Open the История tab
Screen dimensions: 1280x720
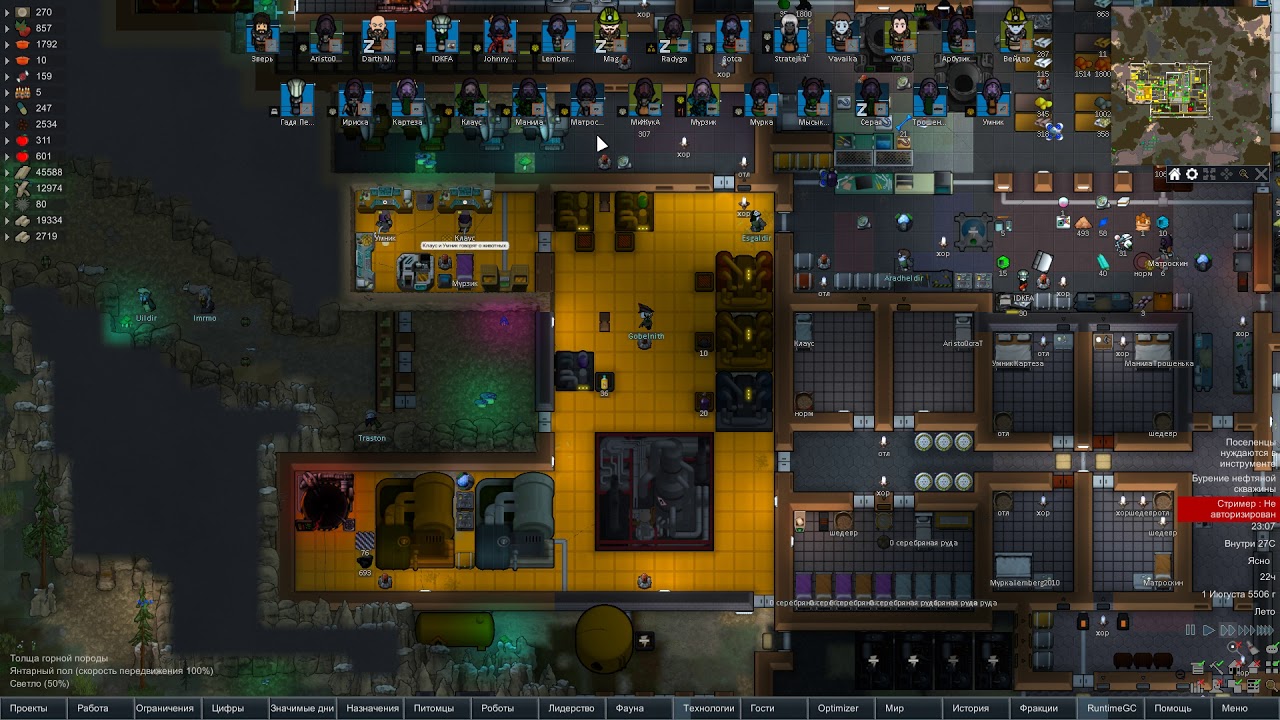[x=970, y=708]
